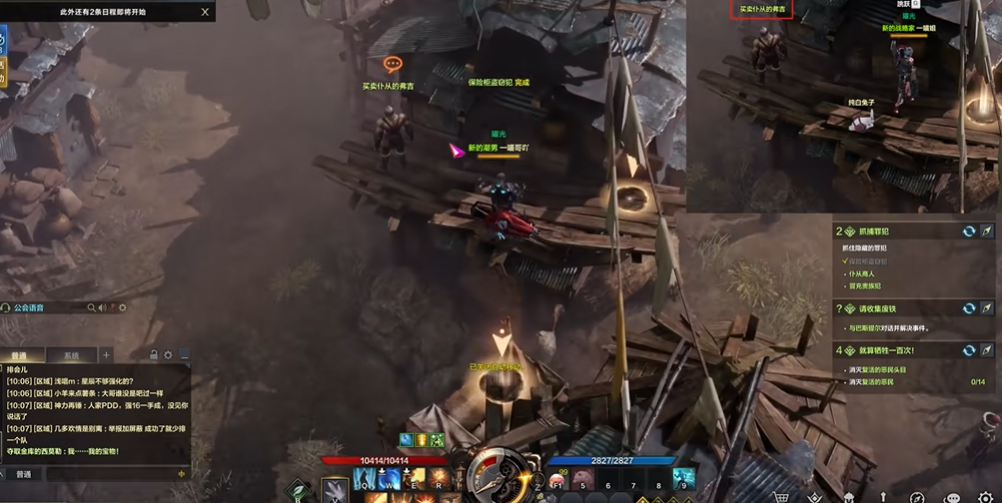Show 抓捕罪犯 quest location on map
Viewport: 1002px width, 503px height.
pos(987,231)
